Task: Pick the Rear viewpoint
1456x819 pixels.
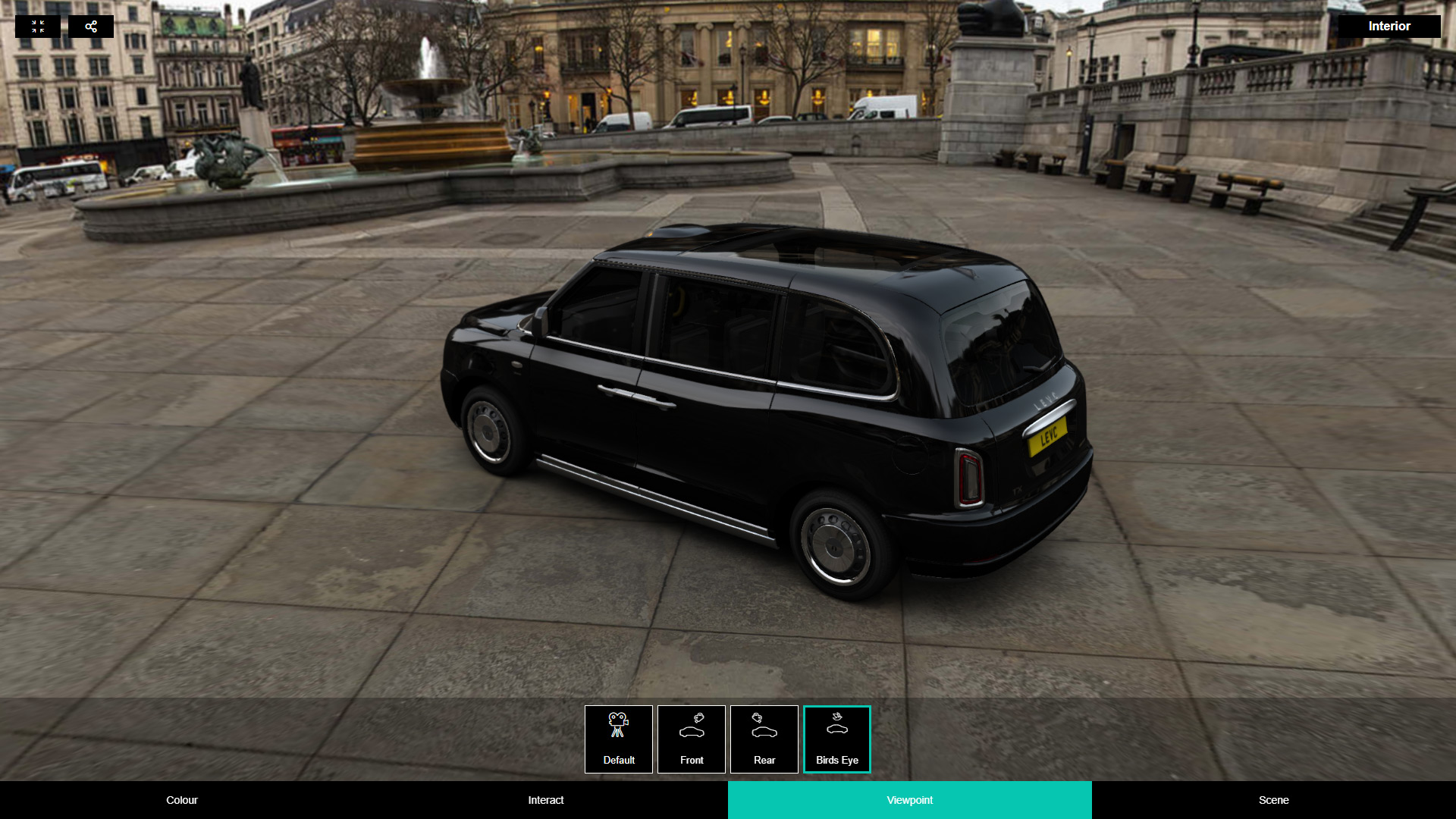Action: tap(764, 739)
